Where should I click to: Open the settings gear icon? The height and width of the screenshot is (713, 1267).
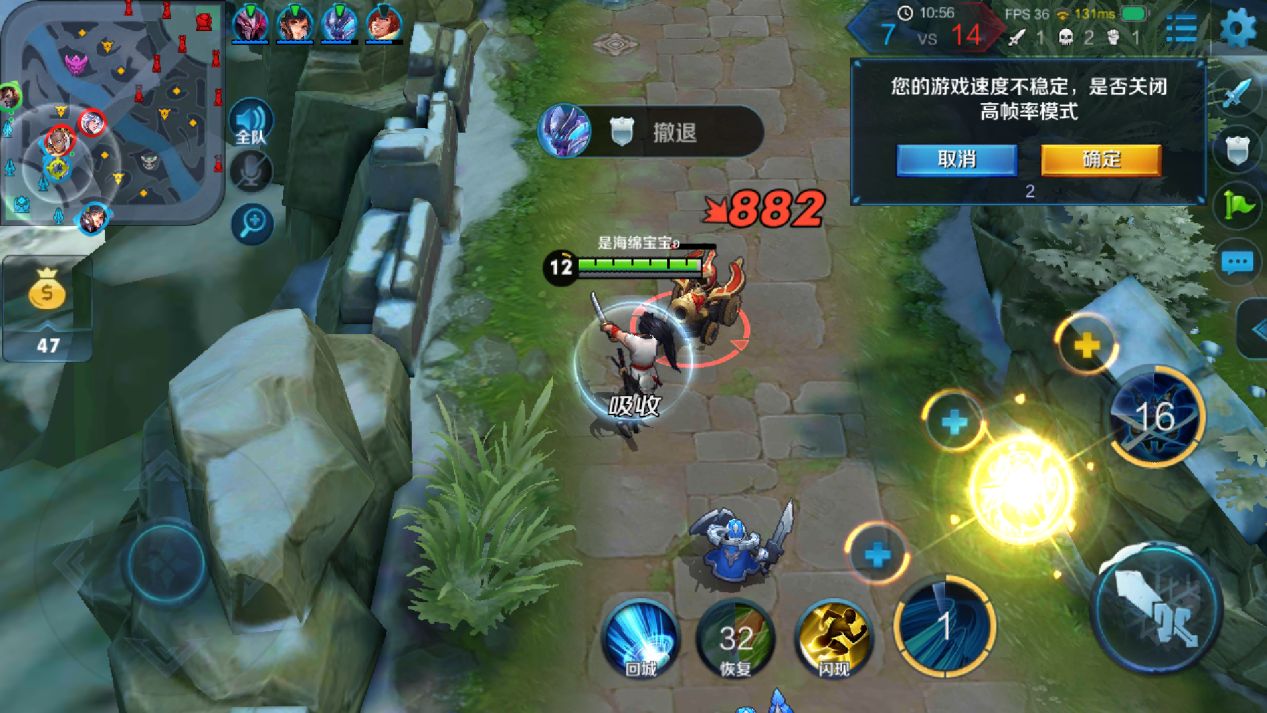[1238, 28]
